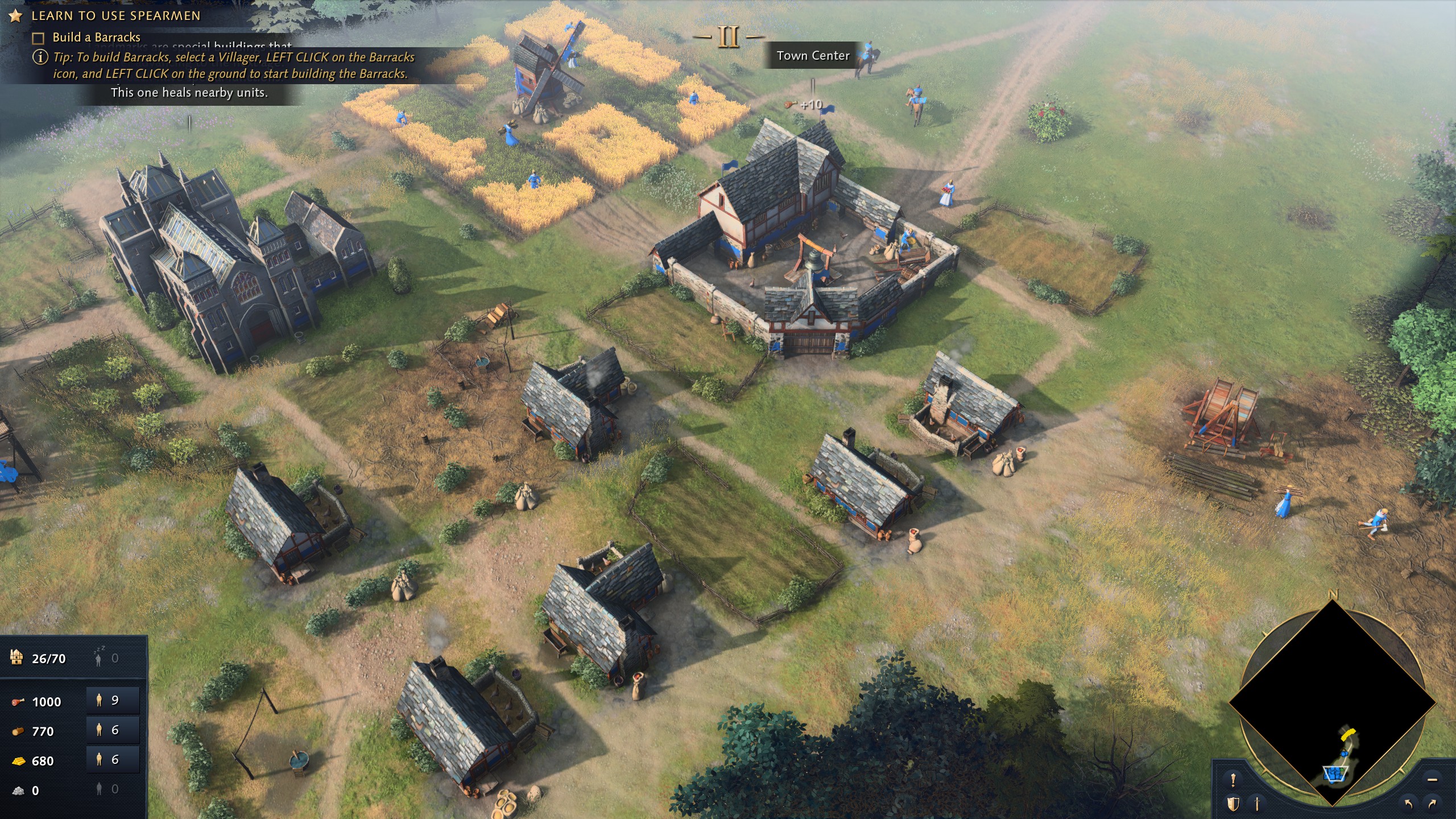Image resolution: width=1456 pixels, height=819 pixels.
Task: Select the 9 villagers gathering food
Action: pos(113,701)
